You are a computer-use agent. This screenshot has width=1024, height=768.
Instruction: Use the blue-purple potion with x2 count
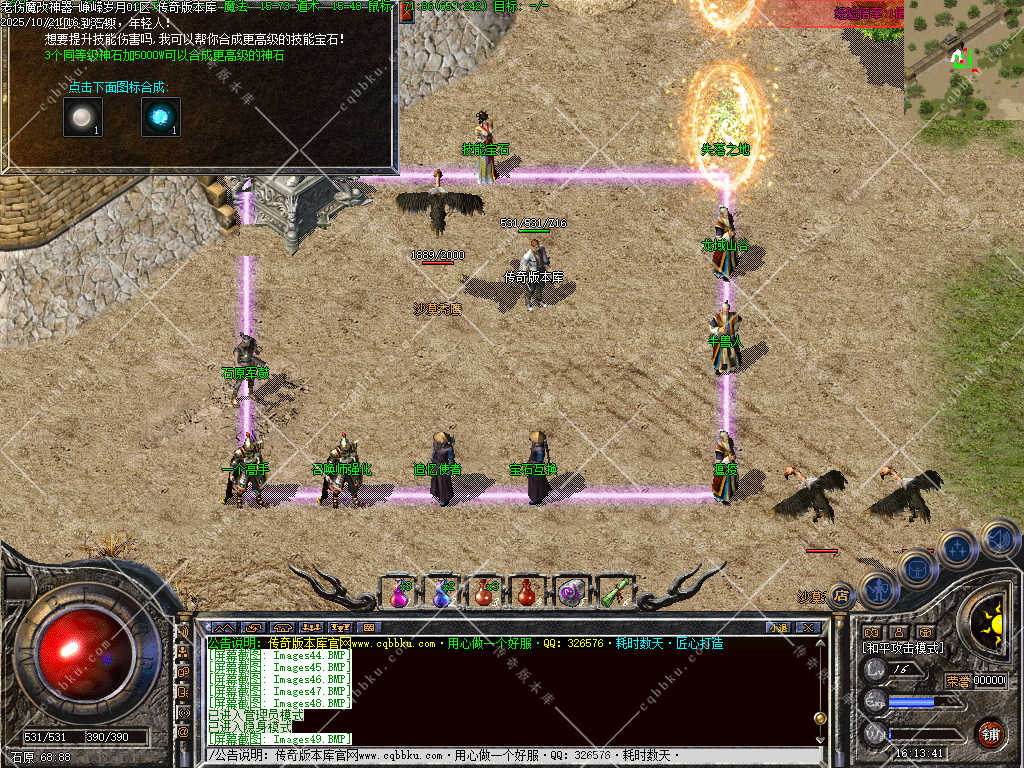point(442,593)
